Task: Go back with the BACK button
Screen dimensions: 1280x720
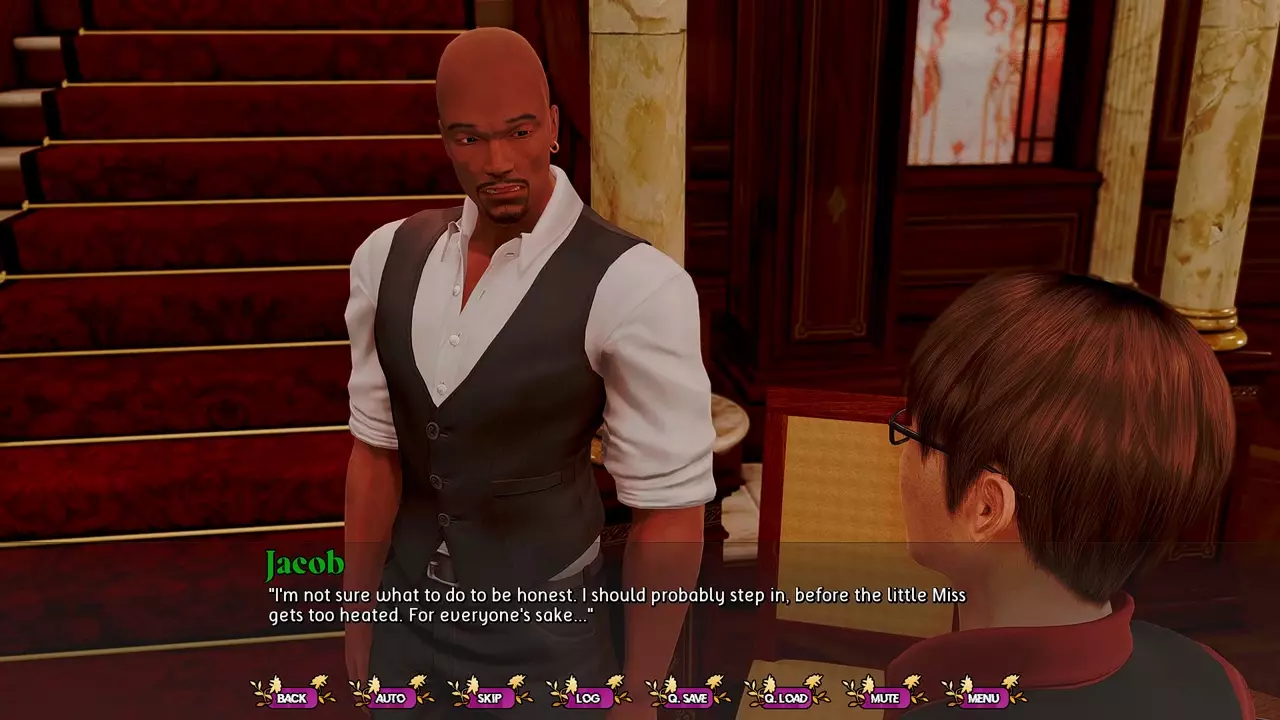Action: pyautogui.click(x=292, y=697)
